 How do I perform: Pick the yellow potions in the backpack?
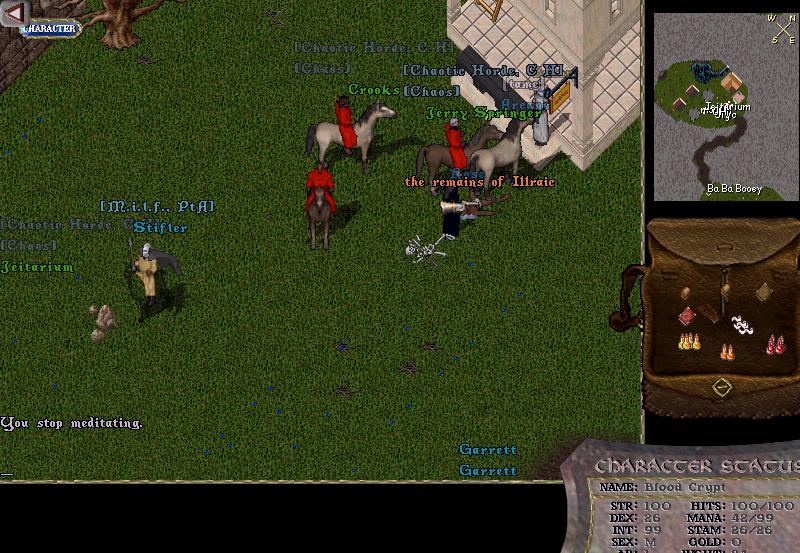pyautogui.click(x=688, y=343)
